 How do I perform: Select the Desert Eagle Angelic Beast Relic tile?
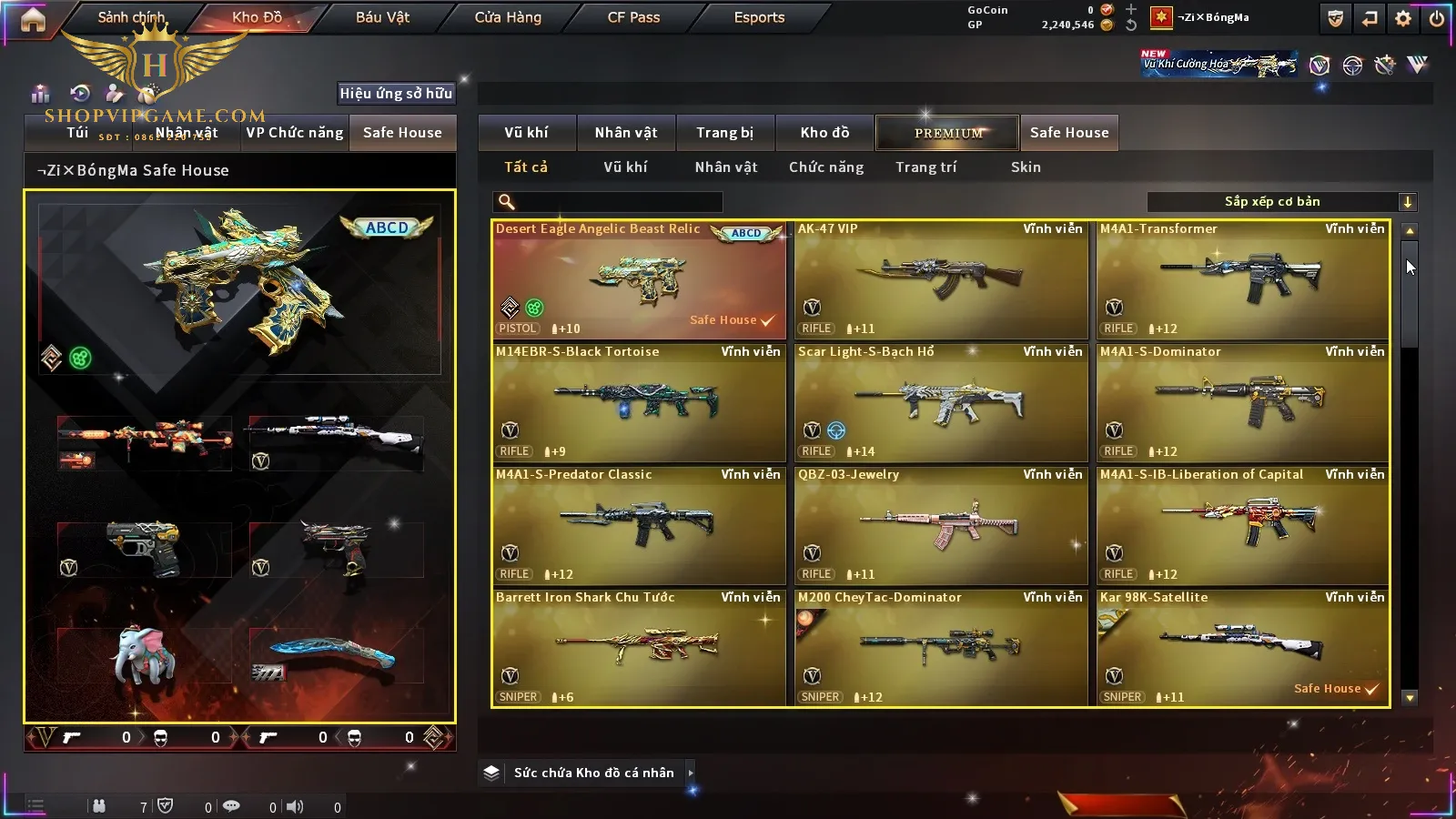pos(638,279)
